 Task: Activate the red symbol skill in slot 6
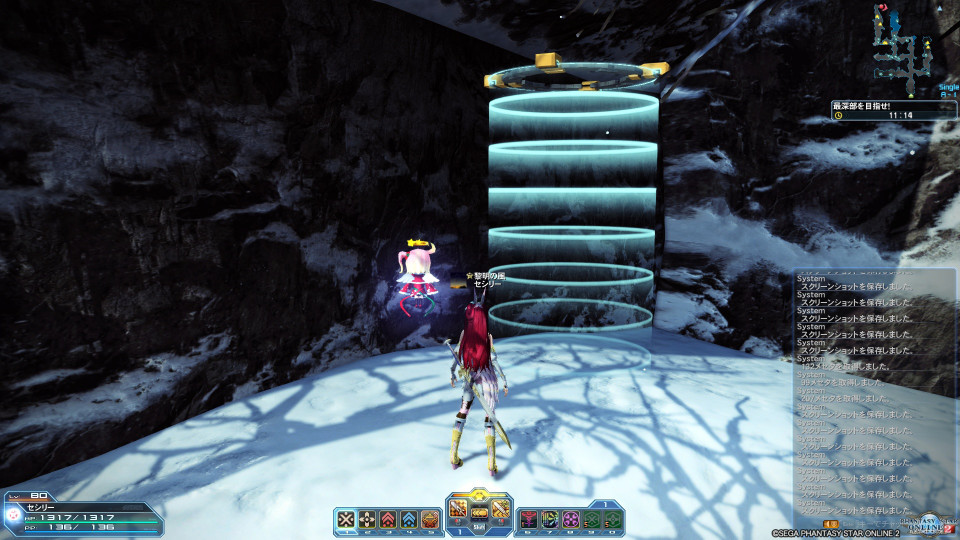point(529,519)
